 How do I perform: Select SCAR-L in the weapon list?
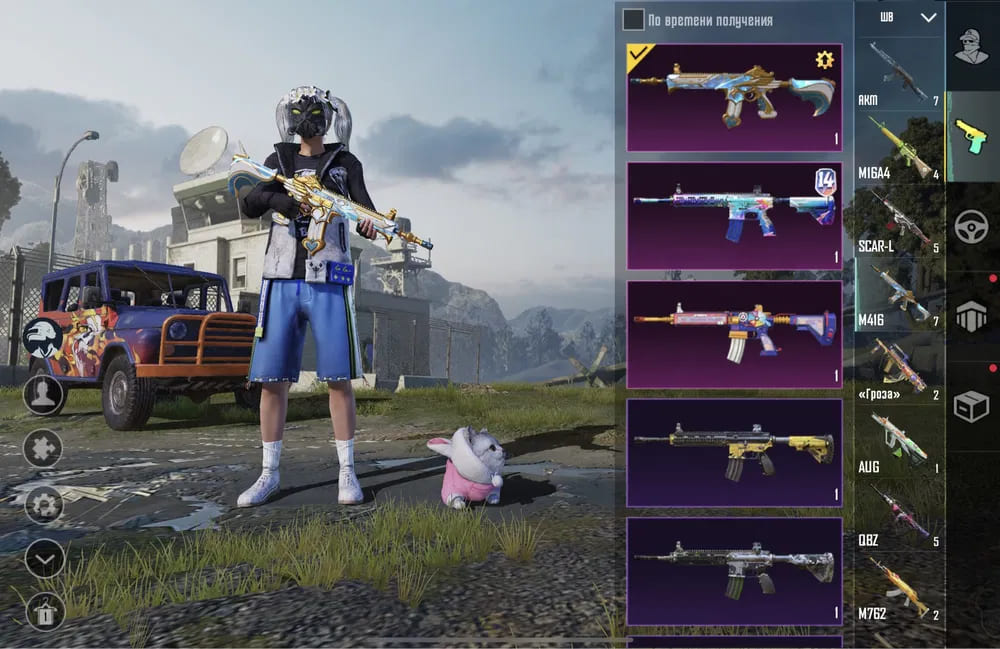(899, 220)
